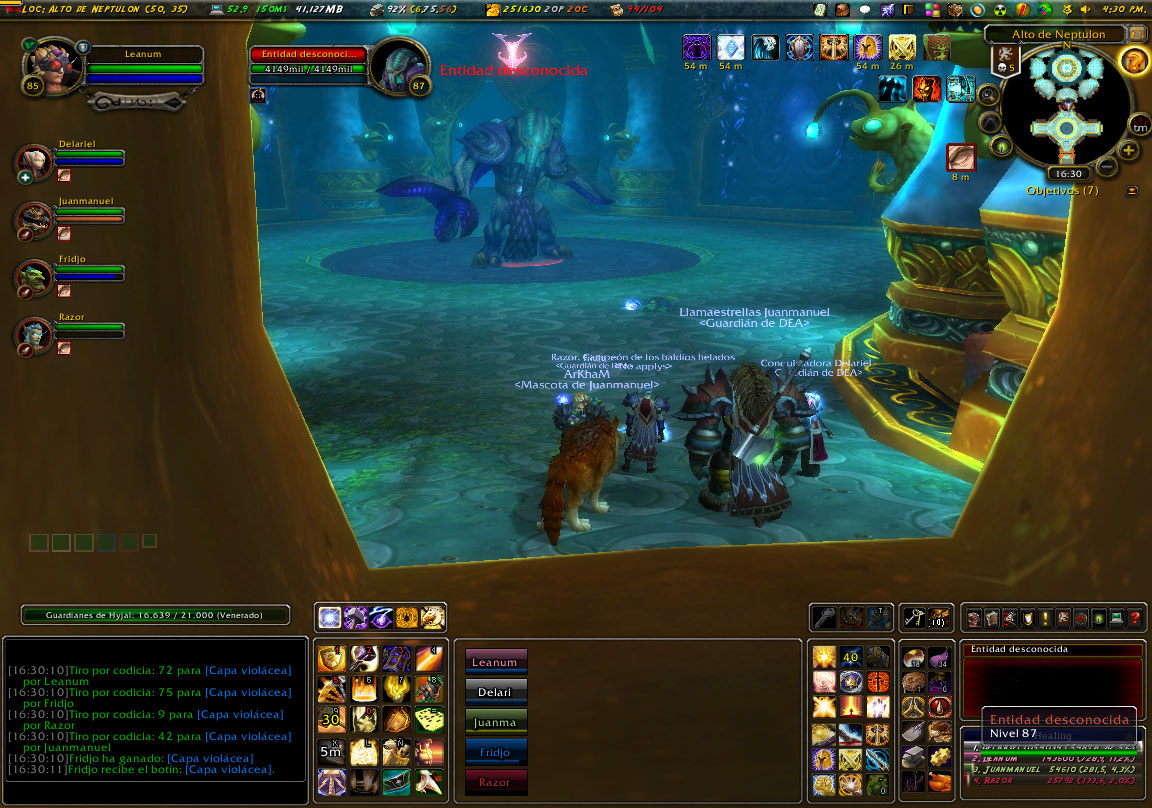Zoom in the minimap with plus button
The height and width of the screenshot is (808, 1152).
(x=1128, y=151)
